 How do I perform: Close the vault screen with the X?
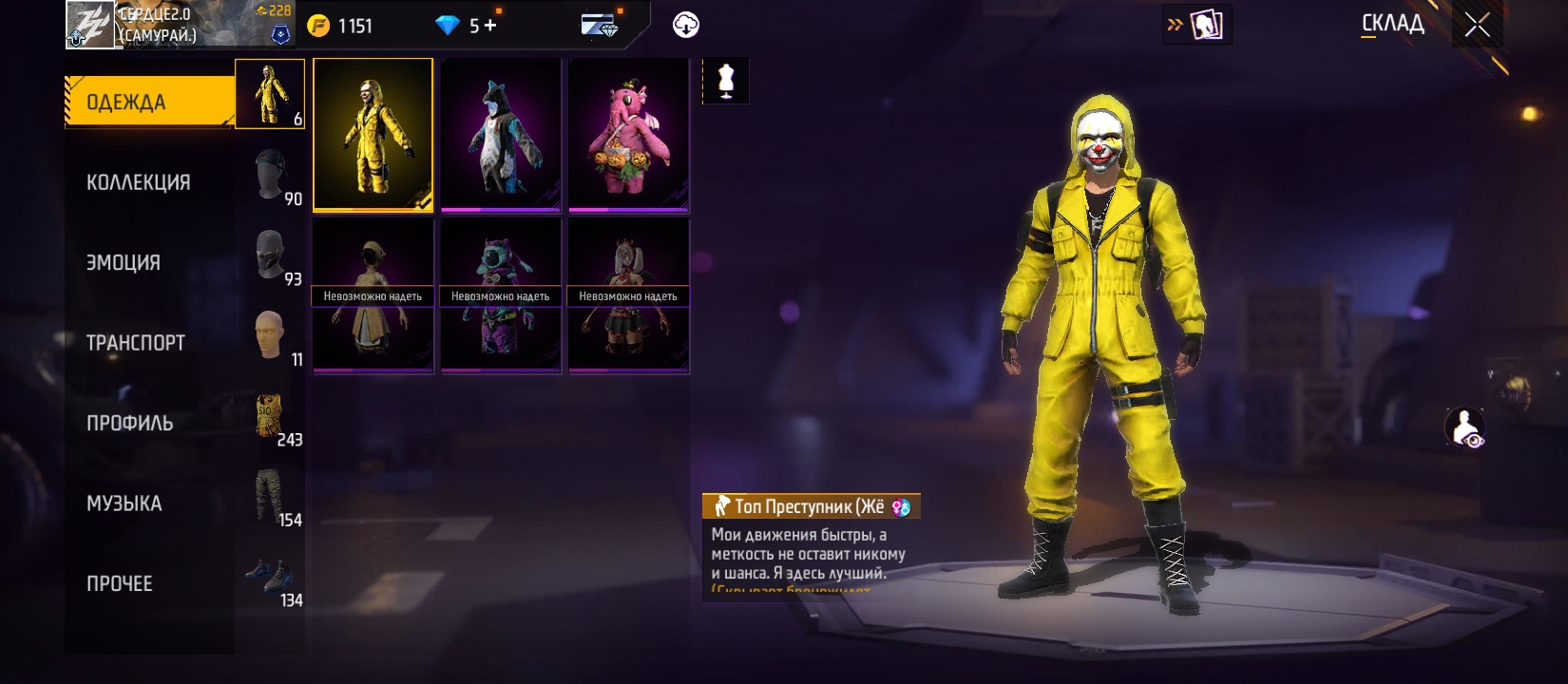[x=1477, y=25]
